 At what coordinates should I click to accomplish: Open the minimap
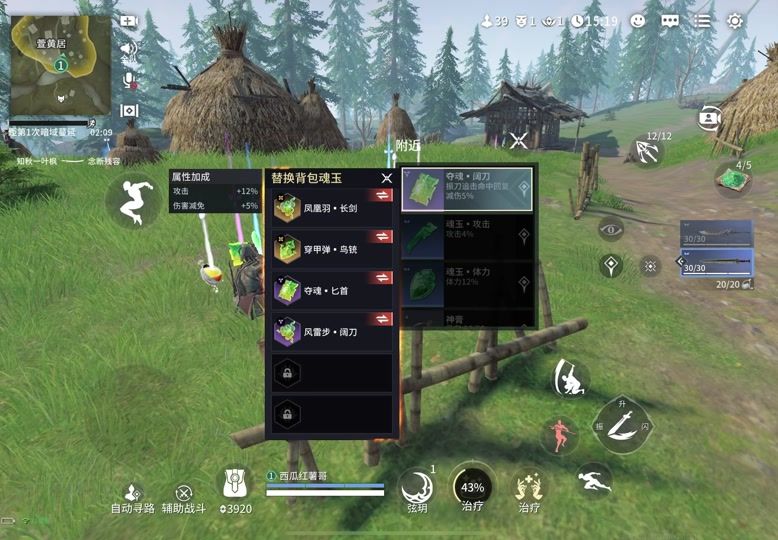click(60, 65)
